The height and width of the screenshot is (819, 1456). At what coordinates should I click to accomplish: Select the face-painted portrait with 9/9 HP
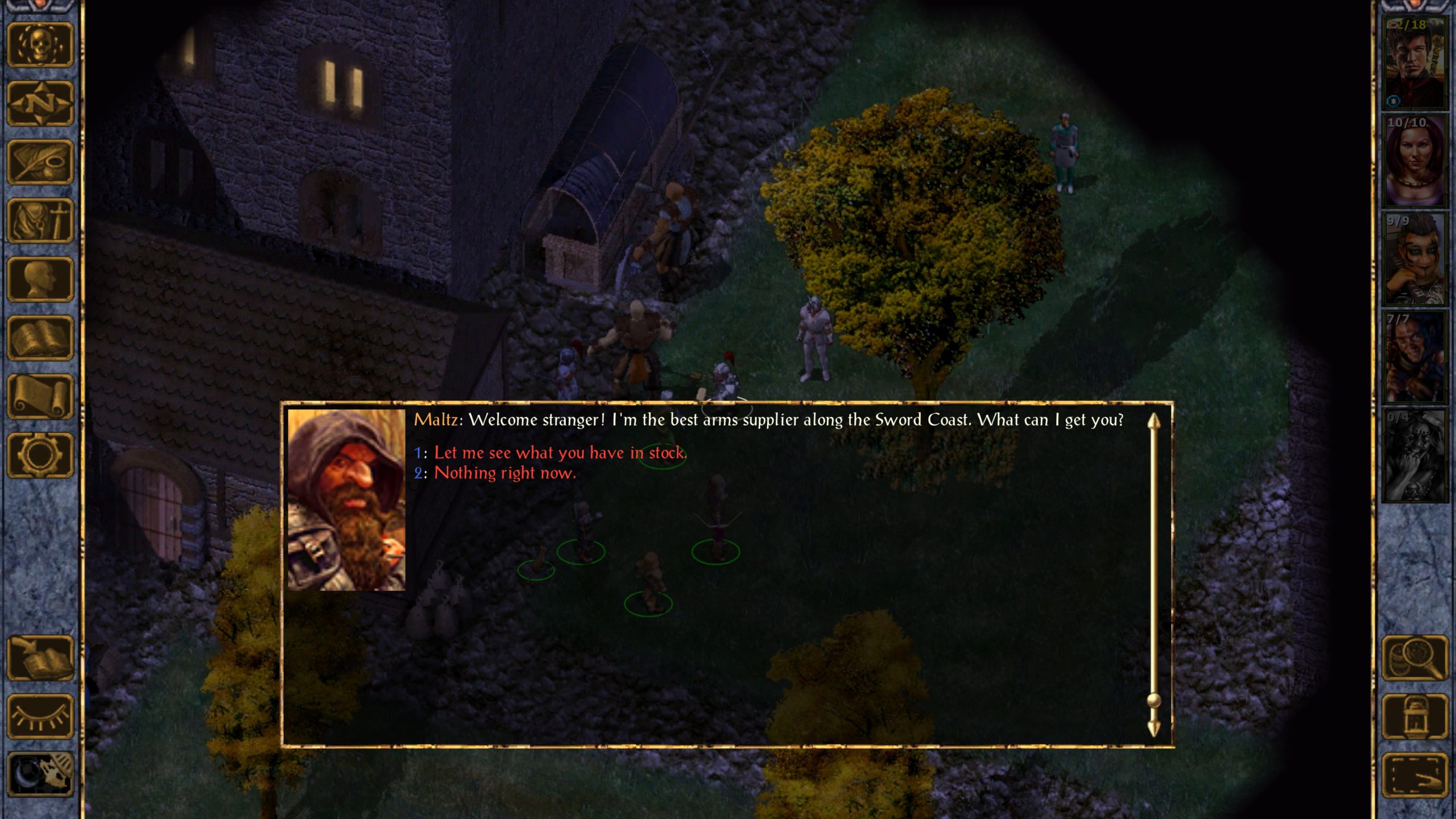point(1414,259)
